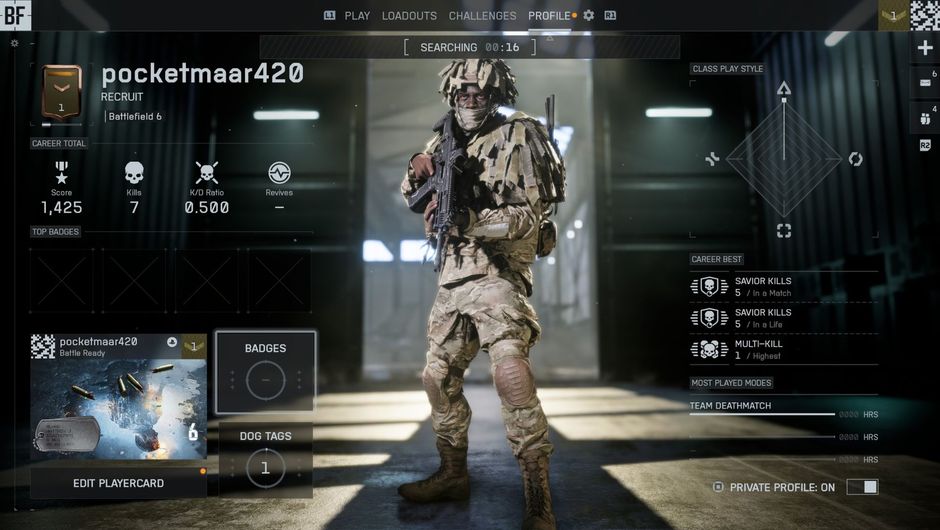This screenshot has height=530, width=940.
Task: Open the Dog Tags panel
Action: pos(265,459)
